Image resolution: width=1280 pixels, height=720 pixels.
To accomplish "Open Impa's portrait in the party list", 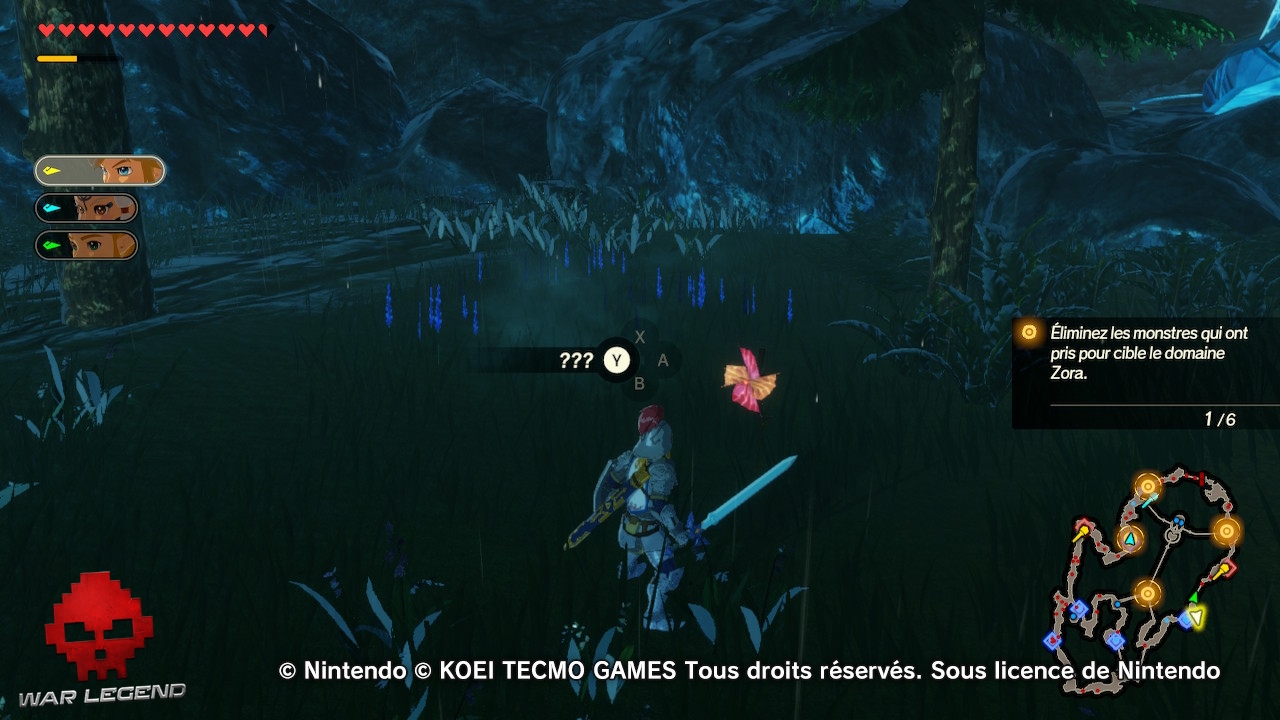I will tap(102, 208).
